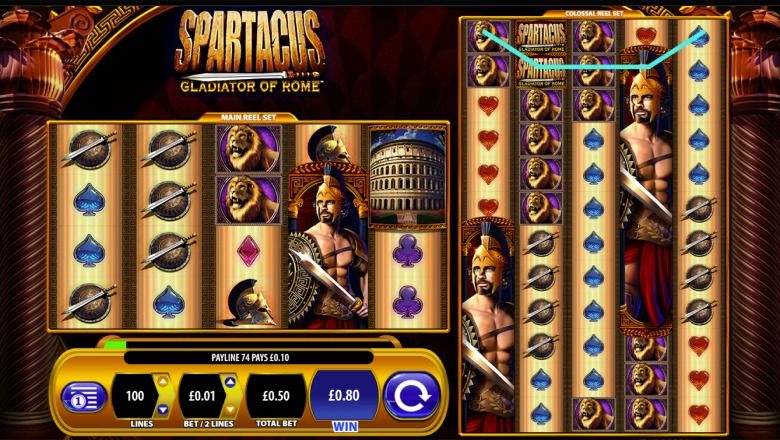Lower the bet per 2 lines
Viewport: 780px width, 440px height.
pyautogui.click(x=229, y=411)
